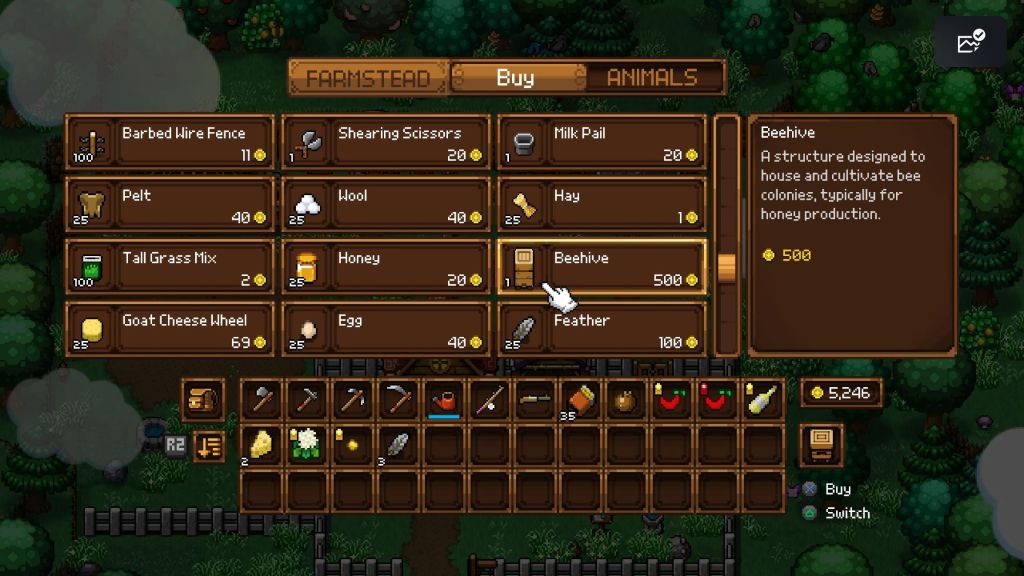Open the backpack icon beside inventory

click(203, 400)
